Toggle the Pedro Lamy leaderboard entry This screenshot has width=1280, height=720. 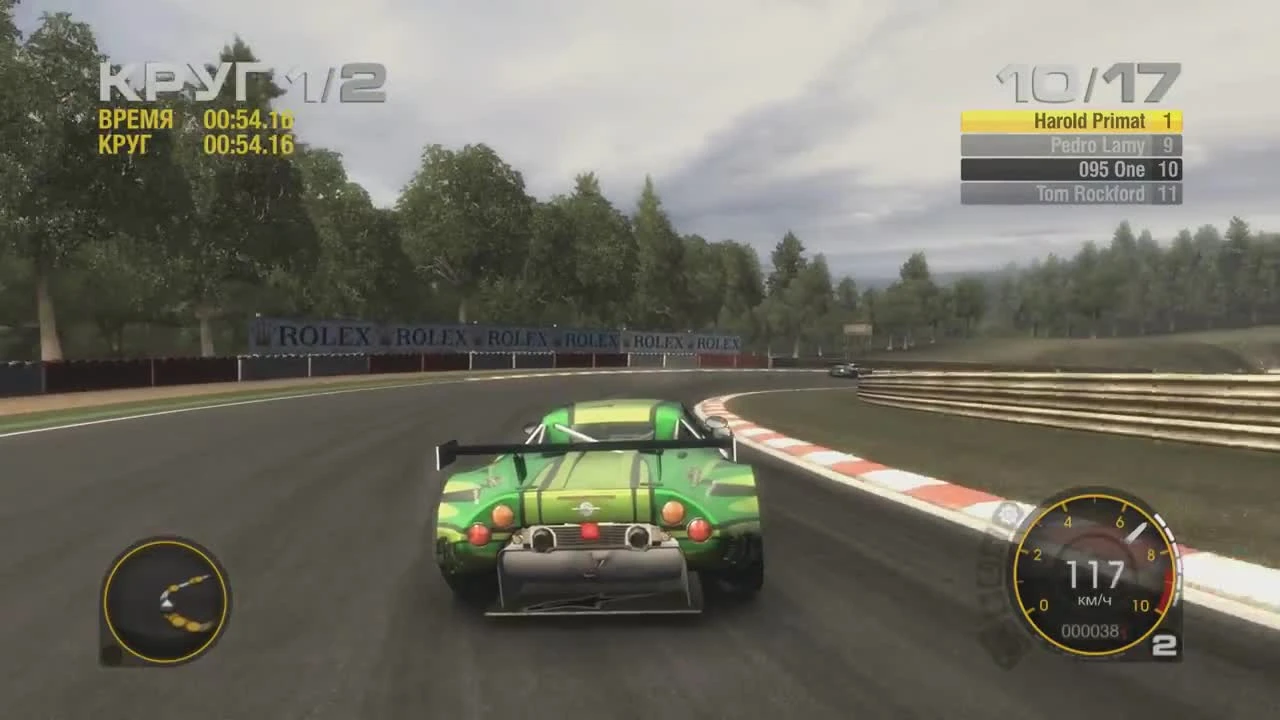[x=1070, y=145]
